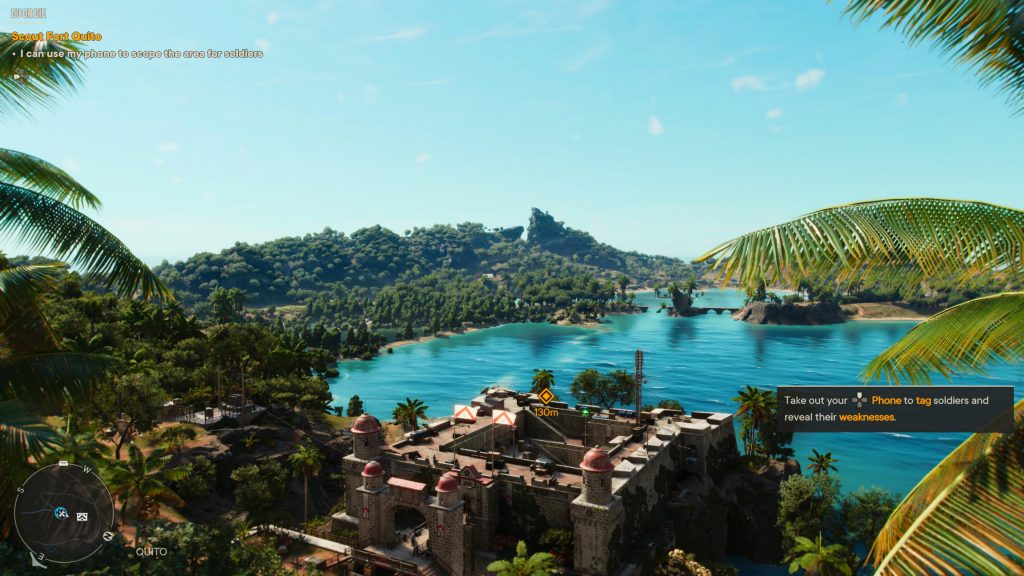
Task: Open the circular minimap
Action: 63,512
